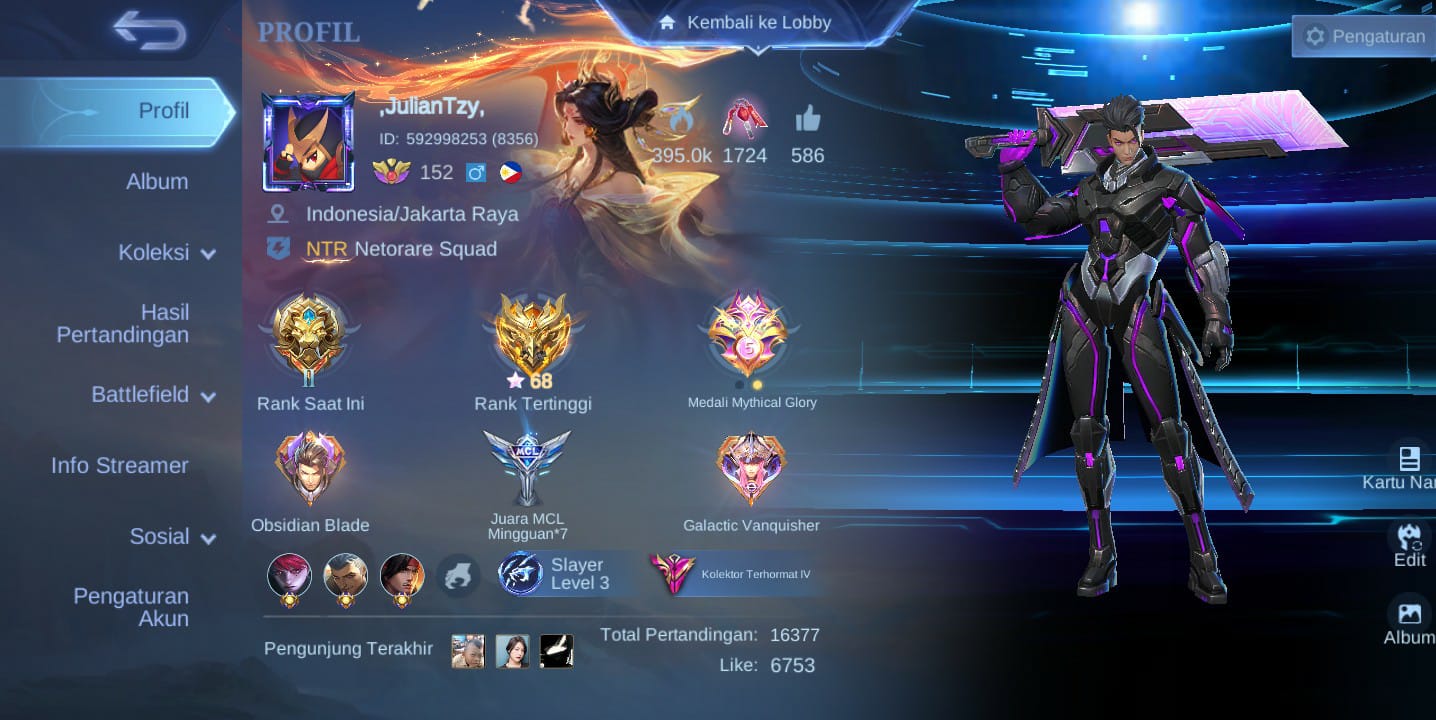Viewport: 1436px width, 720px height.
Task: Open the Pengaturan settings button
Action: coord(1364,37)
